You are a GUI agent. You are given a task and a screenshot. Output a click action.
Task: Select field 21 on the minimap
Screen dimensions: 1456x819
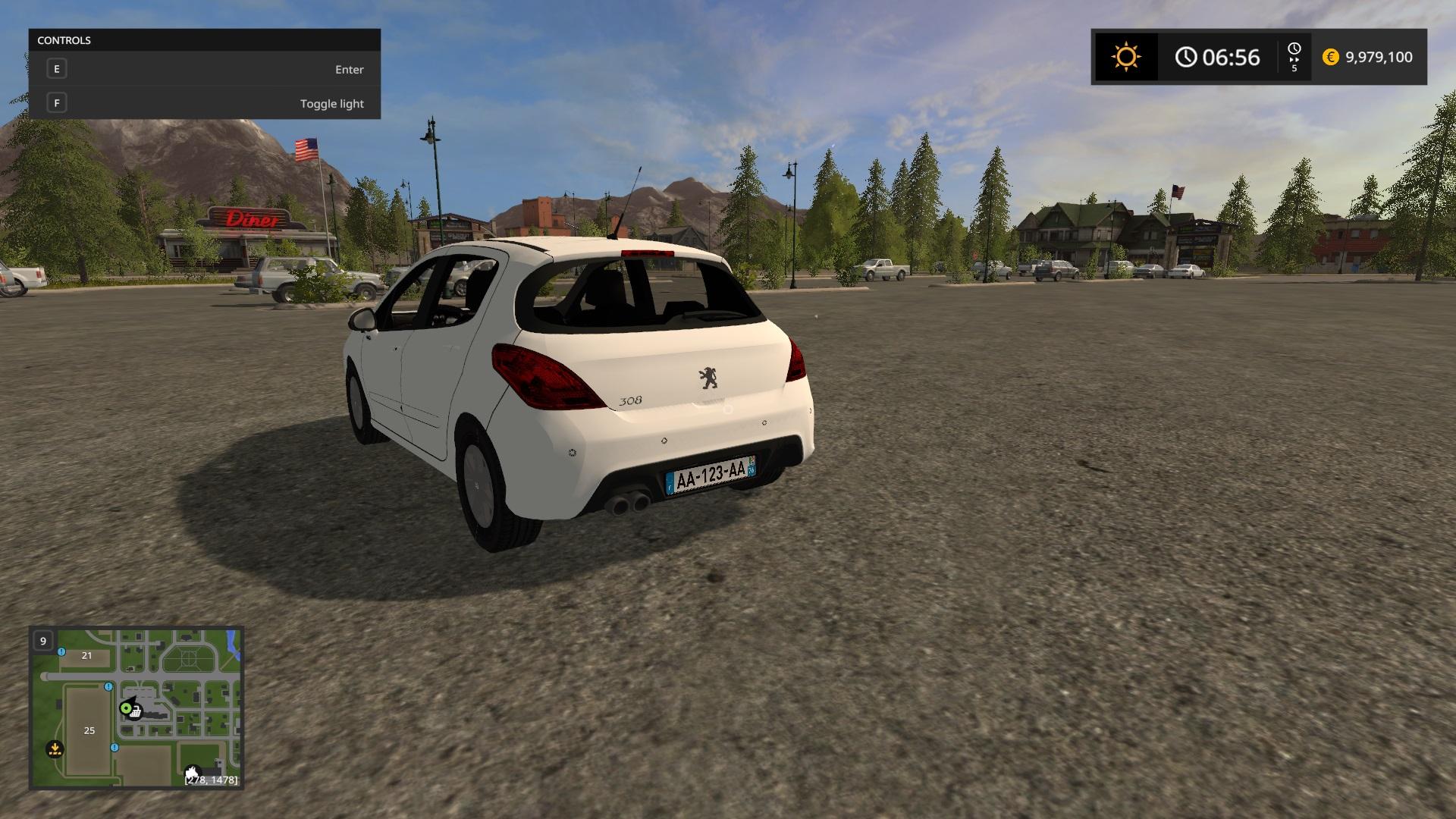tap(86, 655)
